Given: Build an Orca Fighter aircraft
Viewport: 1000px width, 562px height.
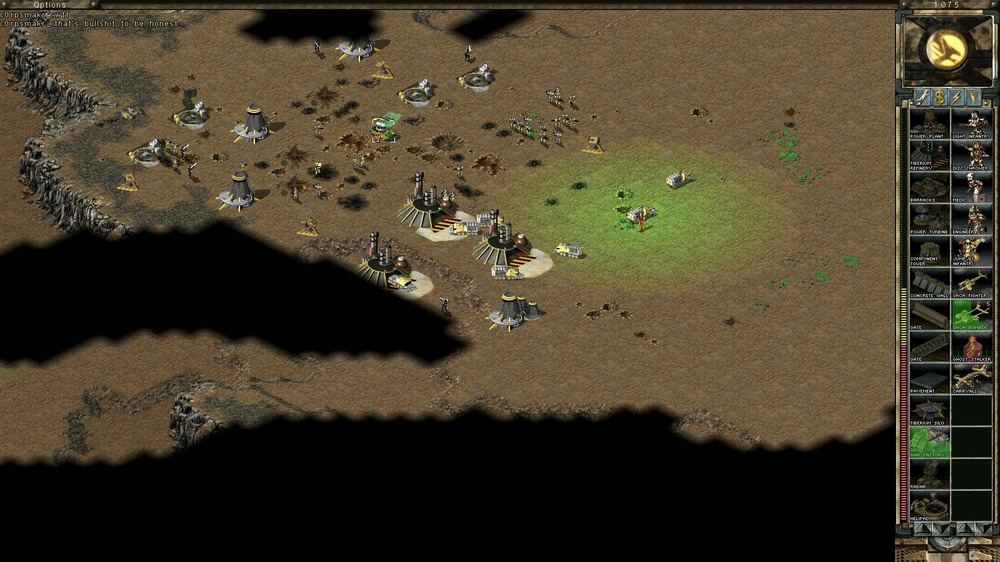Looking at the screenshot, I should point(971,283).
